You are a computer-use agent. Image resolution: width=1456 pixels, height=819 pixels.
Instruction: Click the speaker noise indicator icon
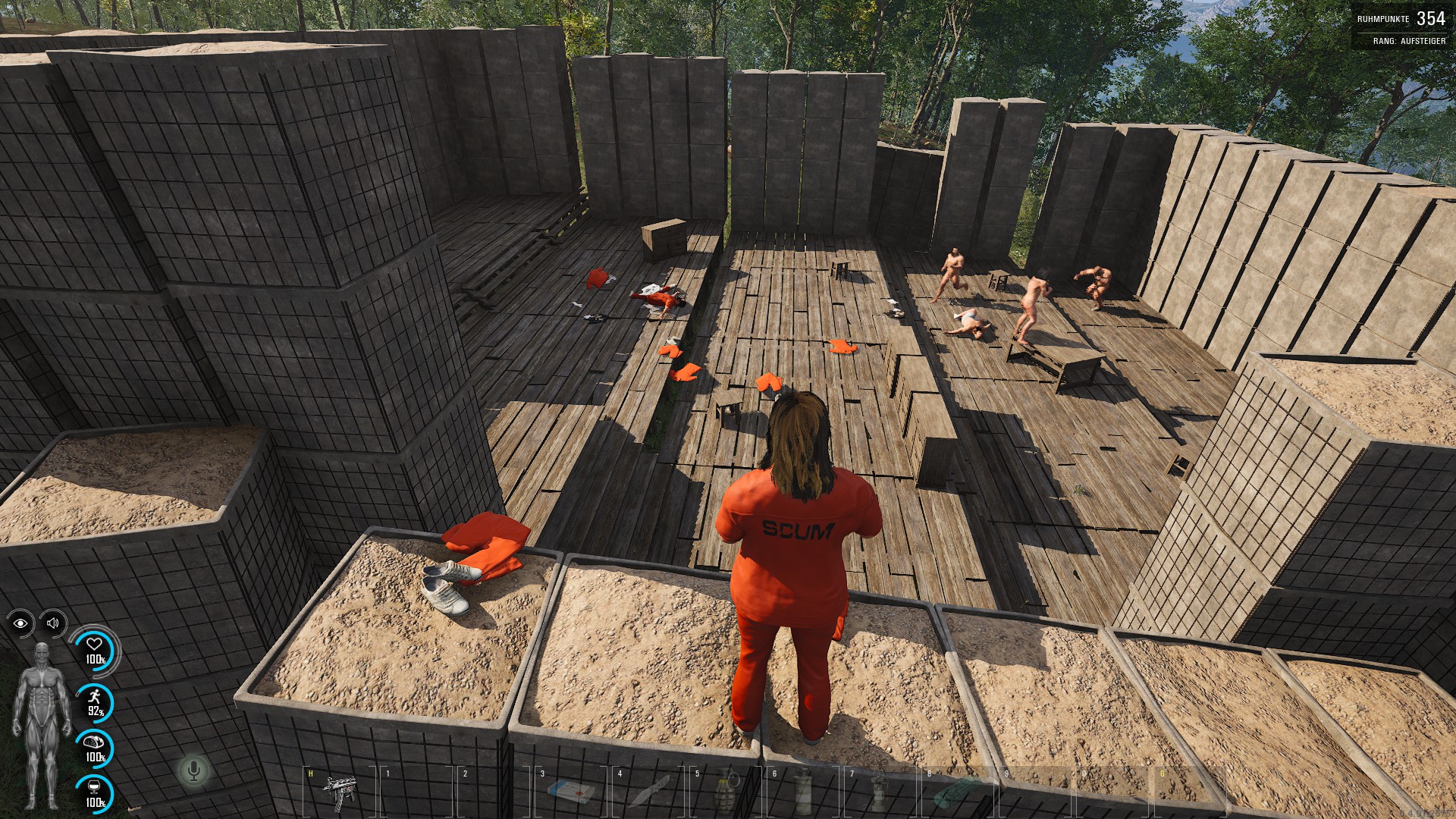tap(53, 623)
